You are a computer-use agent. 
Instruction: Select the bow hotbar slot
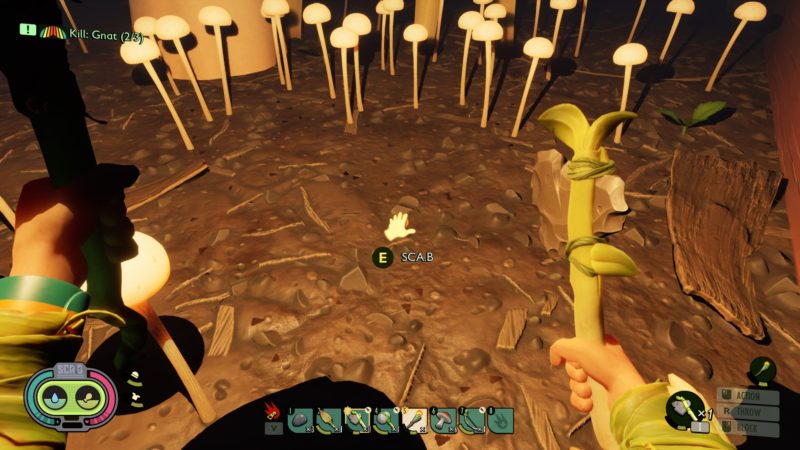[x=472, y=421]
